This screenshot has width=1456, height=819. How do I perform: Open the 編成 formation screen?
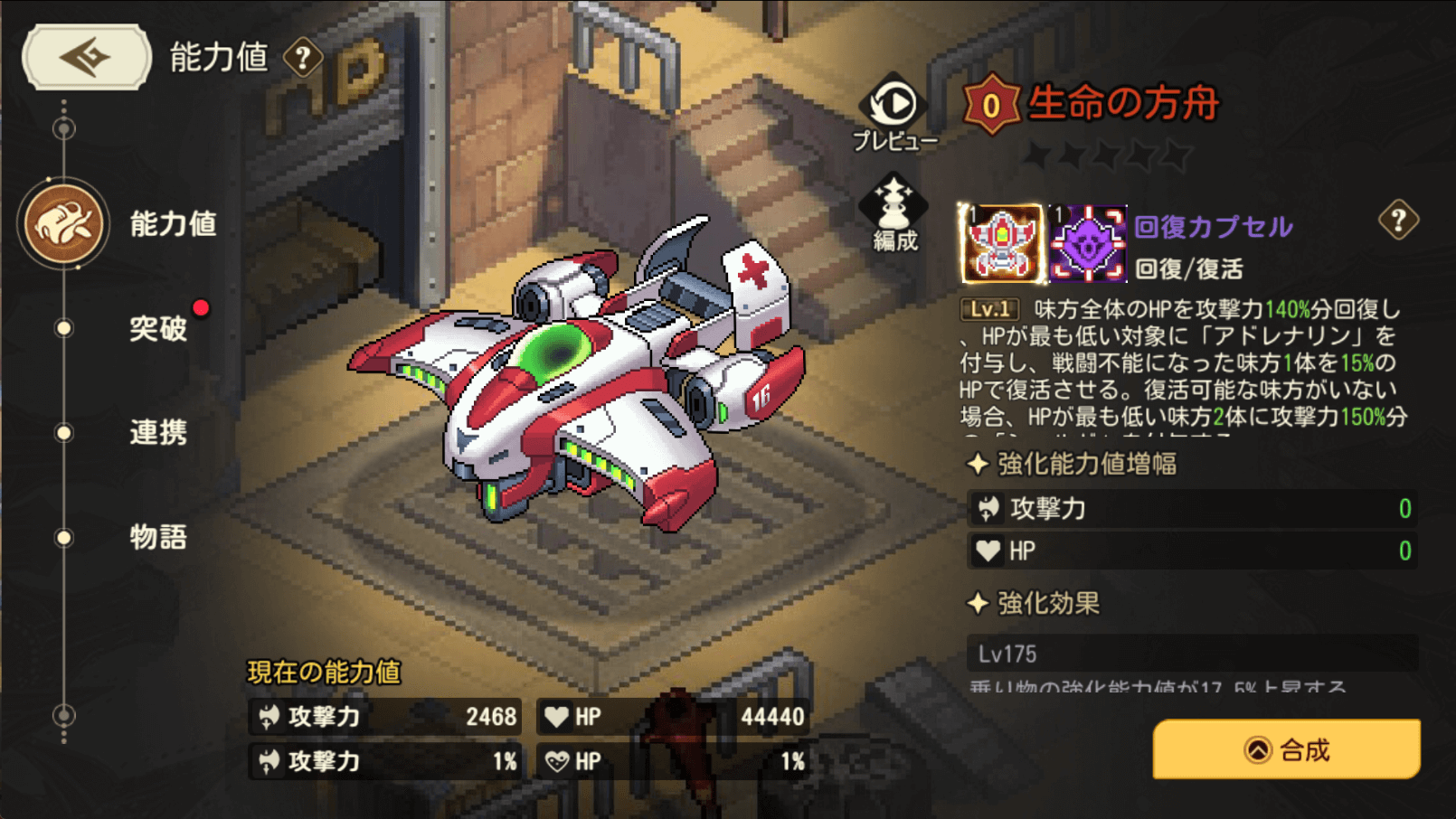[893, 213]
